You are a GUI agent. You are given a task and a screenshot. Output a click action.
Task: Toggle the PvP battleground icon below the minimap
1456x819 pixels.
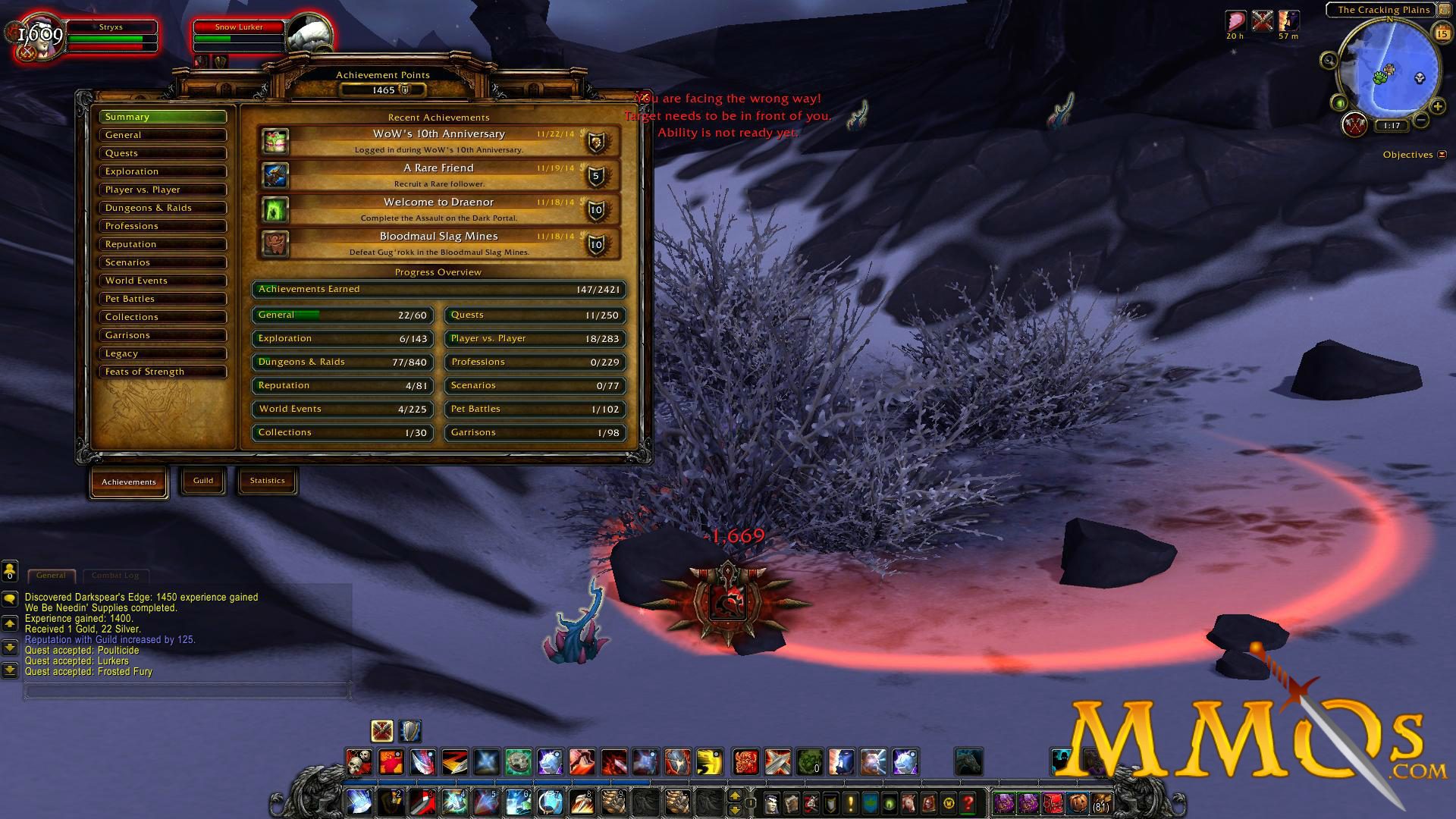(x=1354, y=124)
